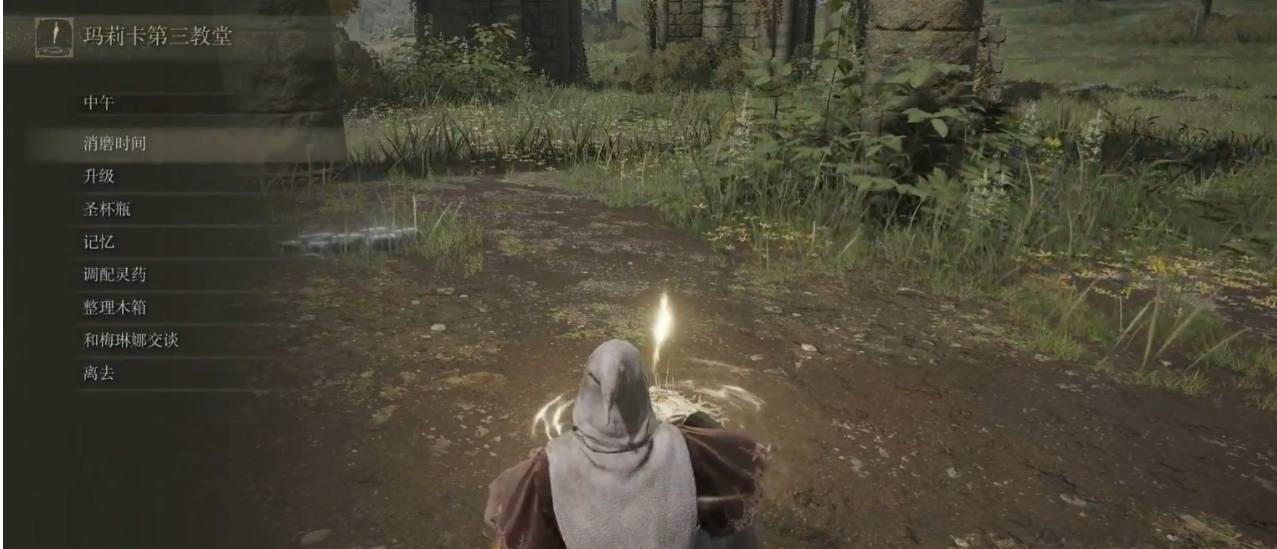
Task: Open the 记忆 memorize spells menu
Action: tap(99, 242)
